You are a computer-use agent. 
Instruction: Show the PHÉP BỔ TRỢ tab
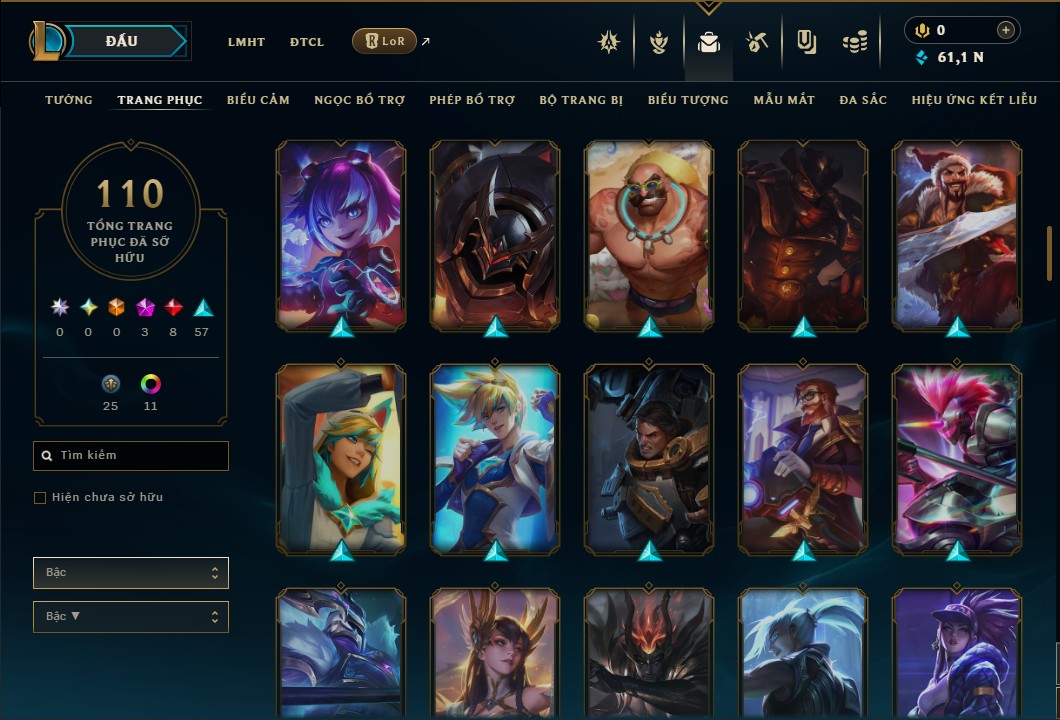[x=472, y=100]
